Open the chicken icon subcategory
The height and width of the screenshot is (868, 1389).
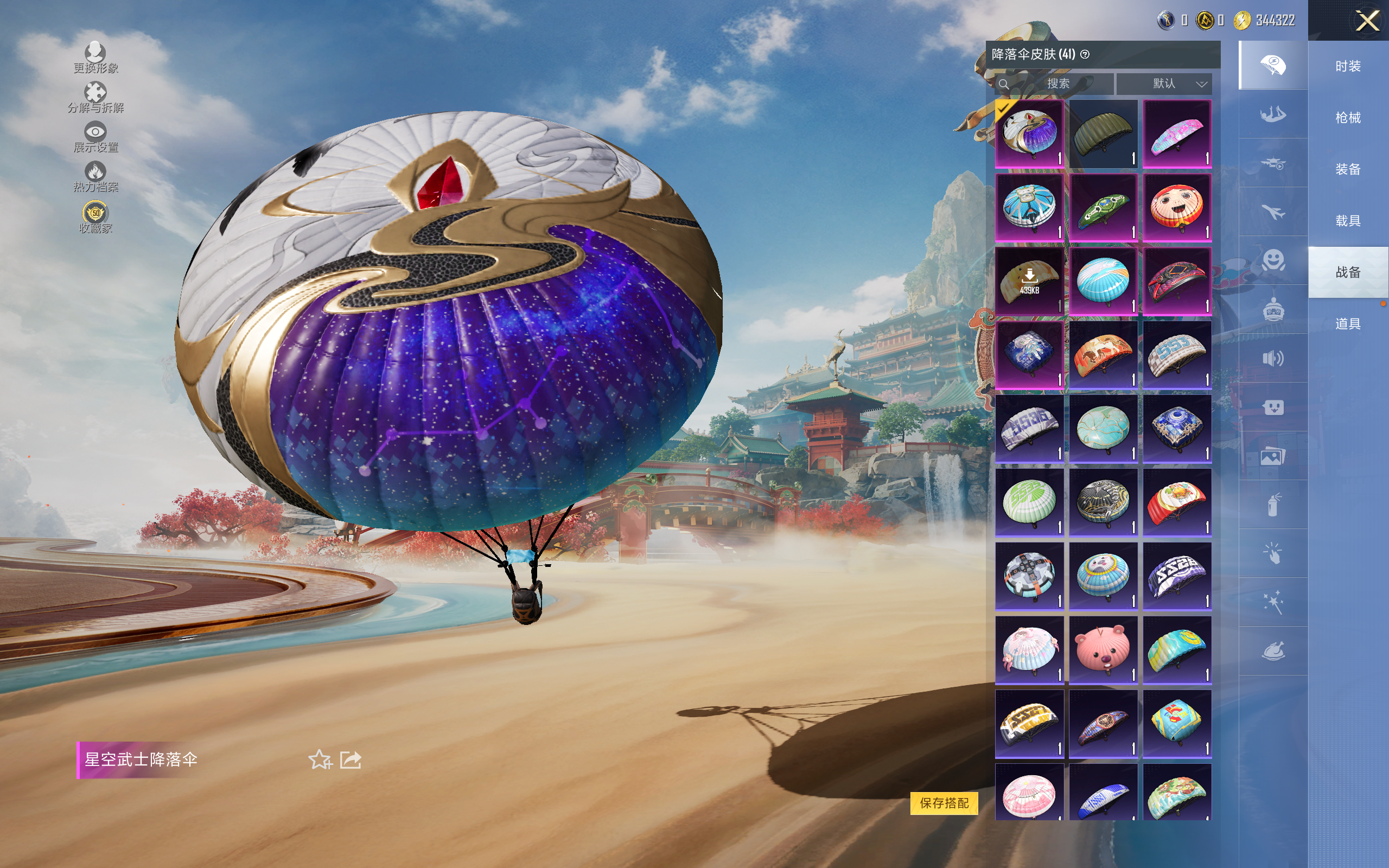pos(1273,651)
